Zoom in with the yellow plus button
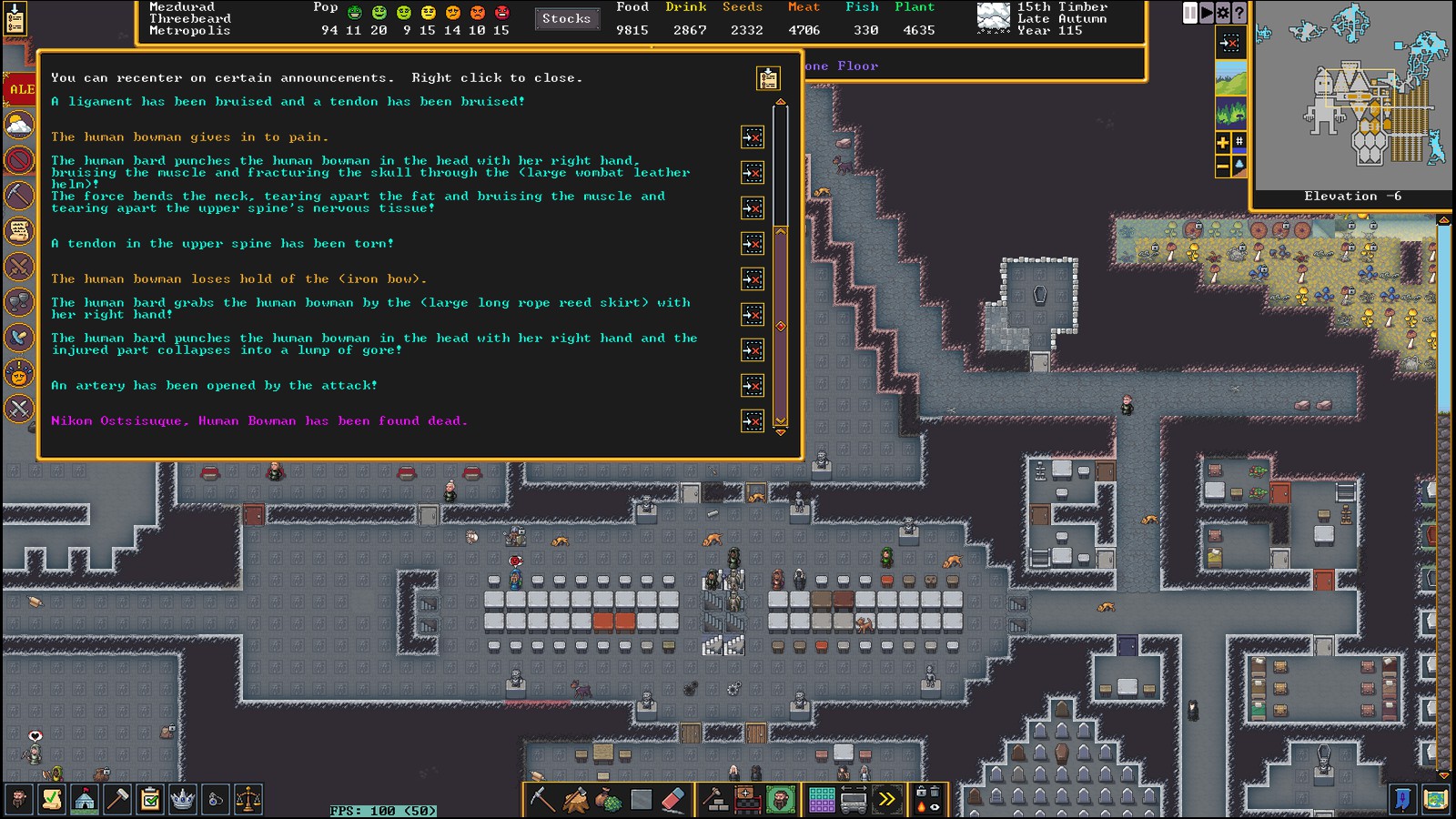 click(1223, 142)
